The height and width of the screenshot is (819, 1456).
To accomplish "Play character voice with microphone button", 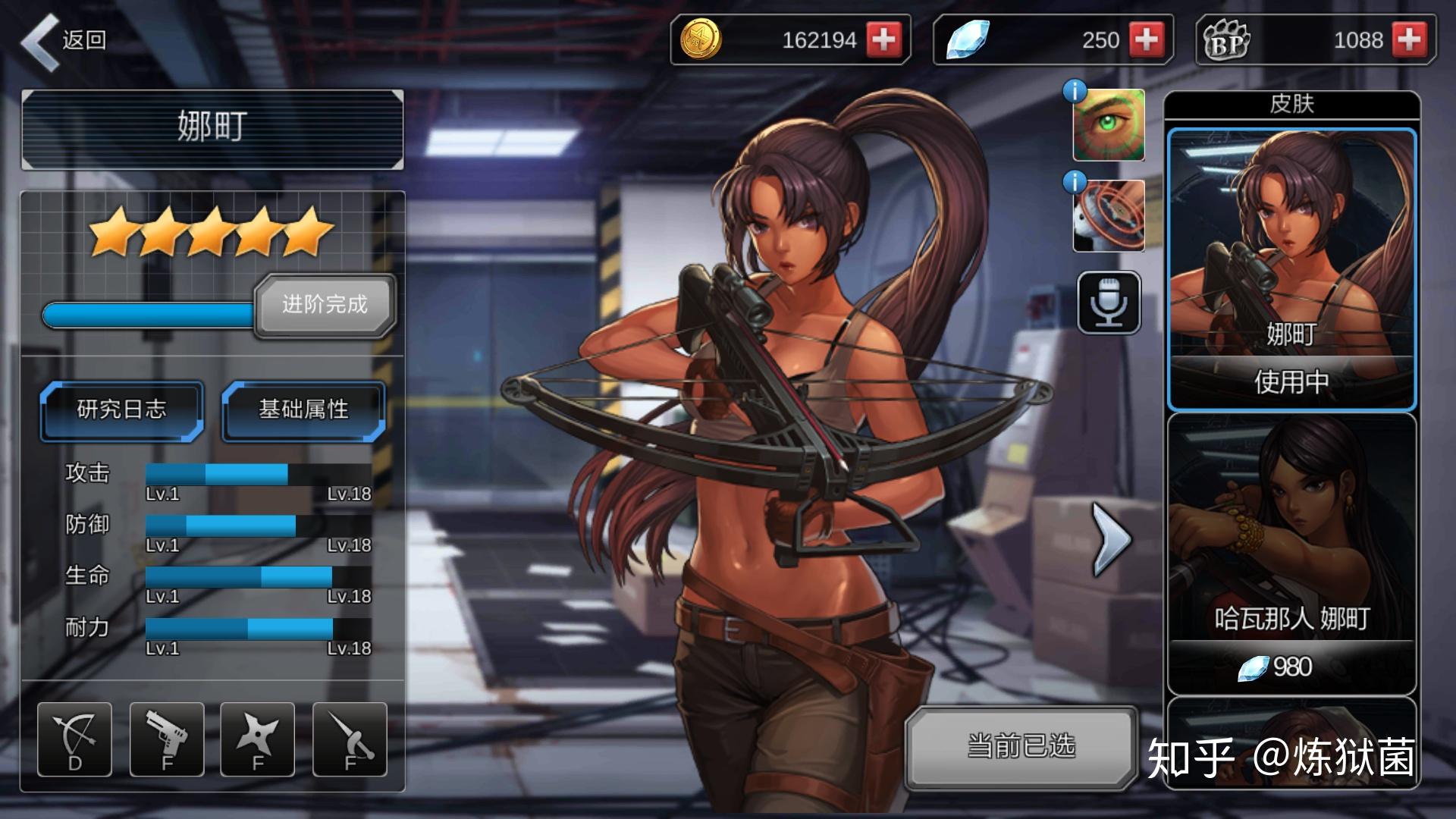I will click(x=1109, y=303).
